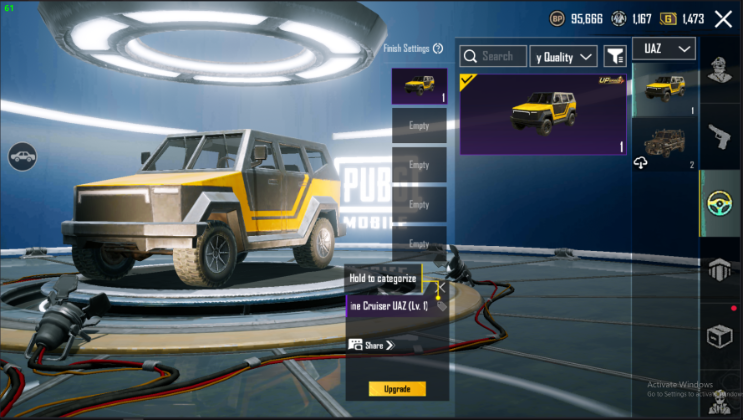Close the vehicle inventory screen
743x420 pixels.
pos(722,19)
